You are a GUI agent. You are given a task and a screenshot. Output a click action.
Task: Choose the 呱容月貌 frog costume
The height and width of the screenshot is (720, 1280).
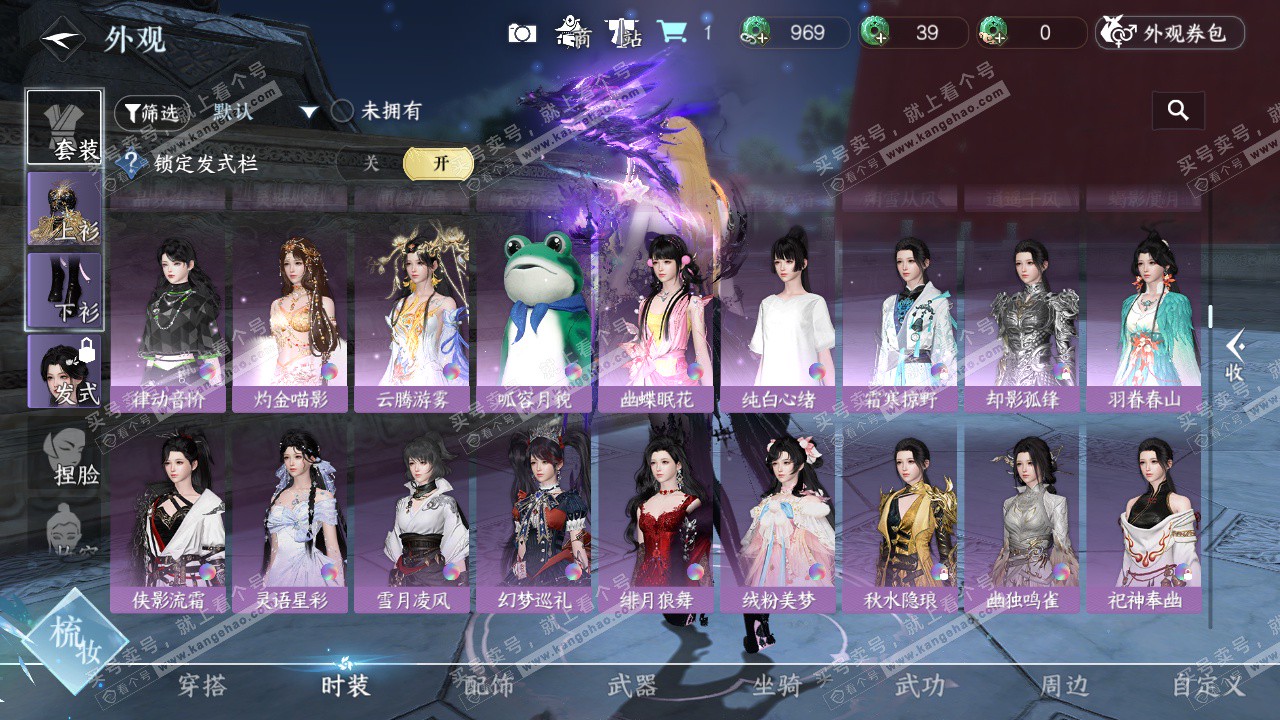(x=533, y=320)
